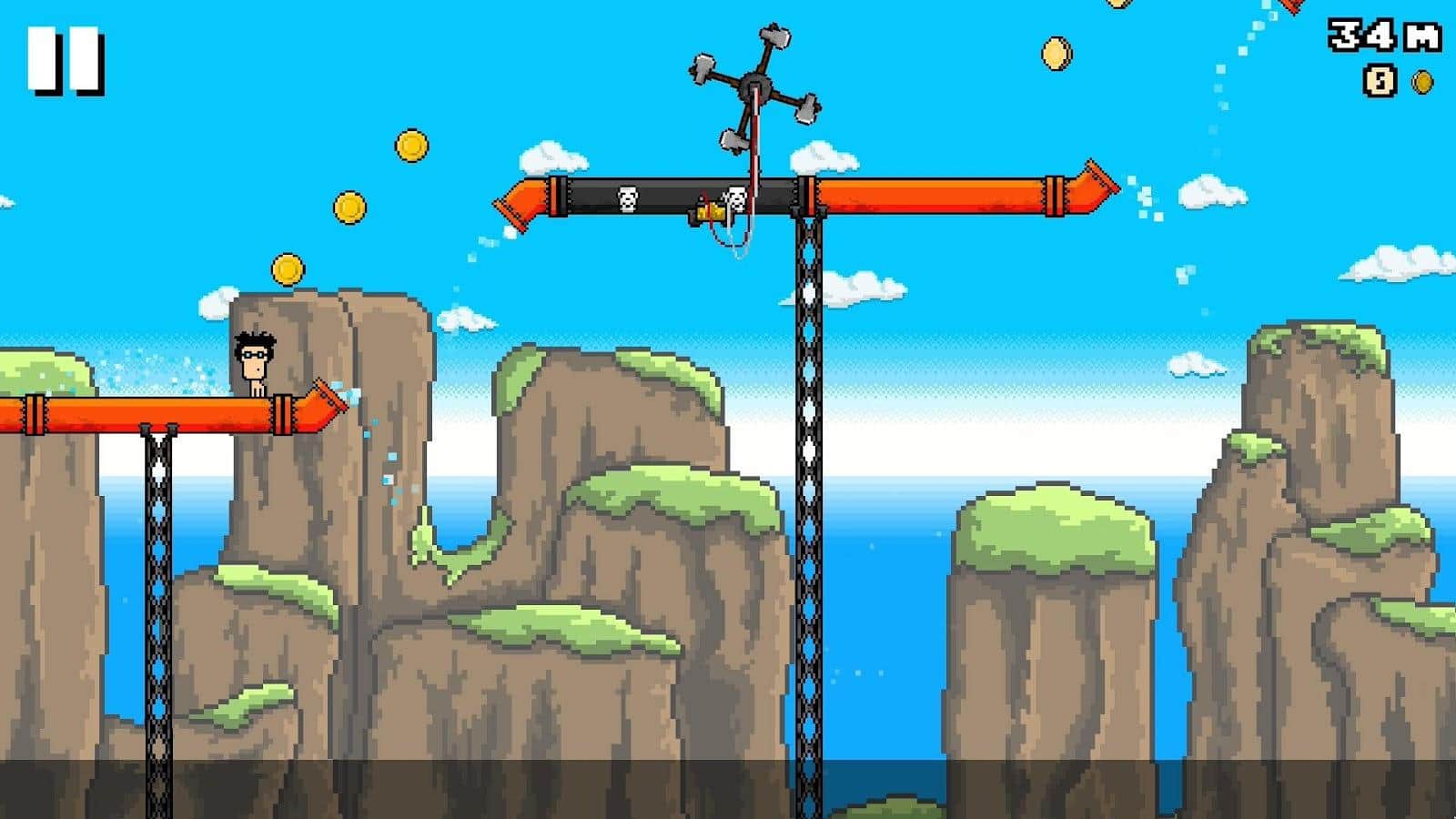The width and height of the screenshot is (1456, 819).
Task: Collect the lowest coin above the diver
Action: click(x=287, y=270)
